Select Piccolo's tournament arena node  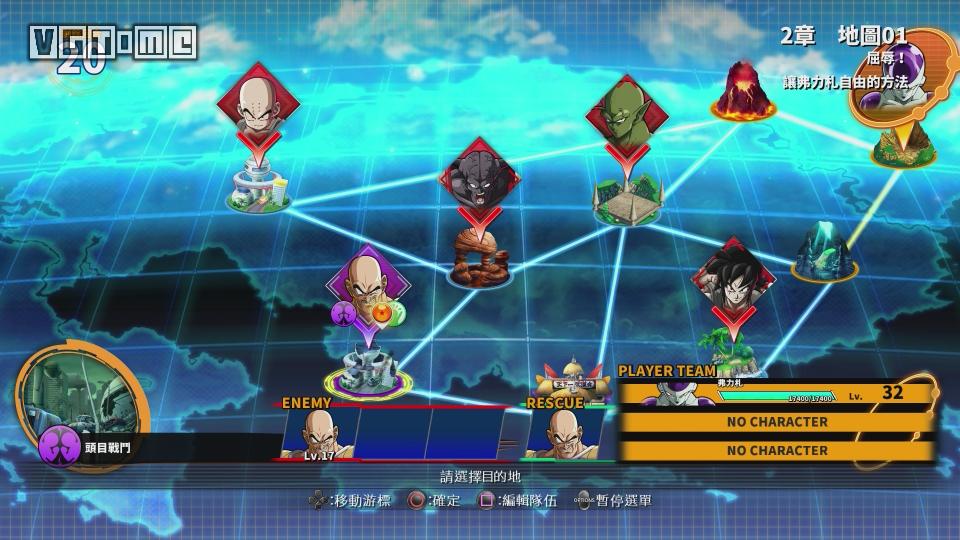click(623, 202)
